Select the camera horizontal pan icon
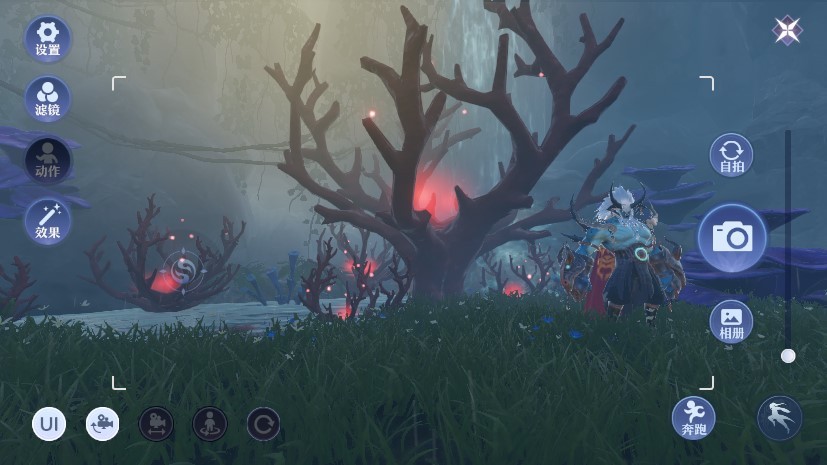Screen dimensions: 827x465 pos(156,424)
